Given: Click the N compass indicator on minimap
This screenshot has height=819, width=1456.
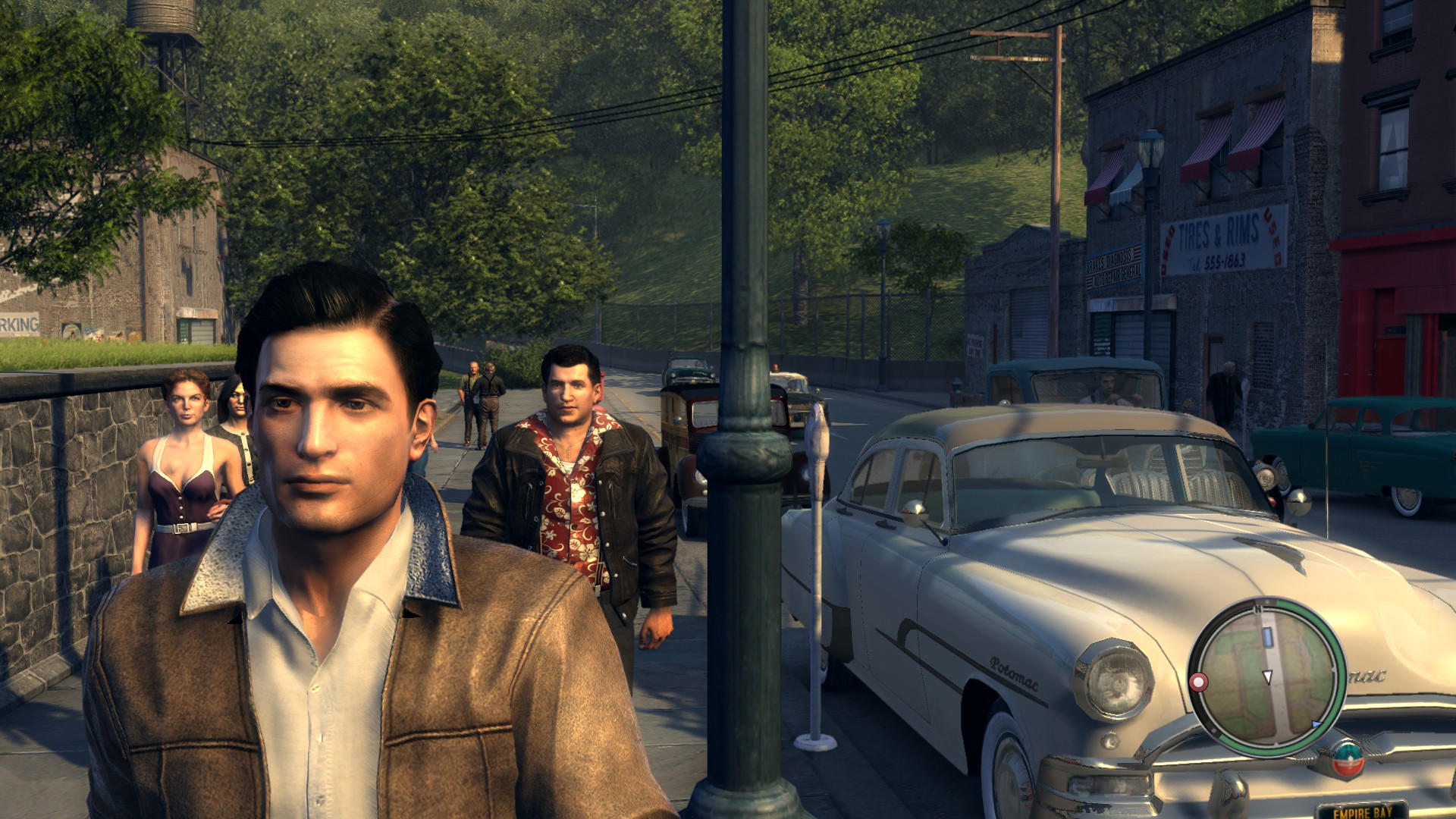Looking at the screenshot, I should pos(1258,608).
